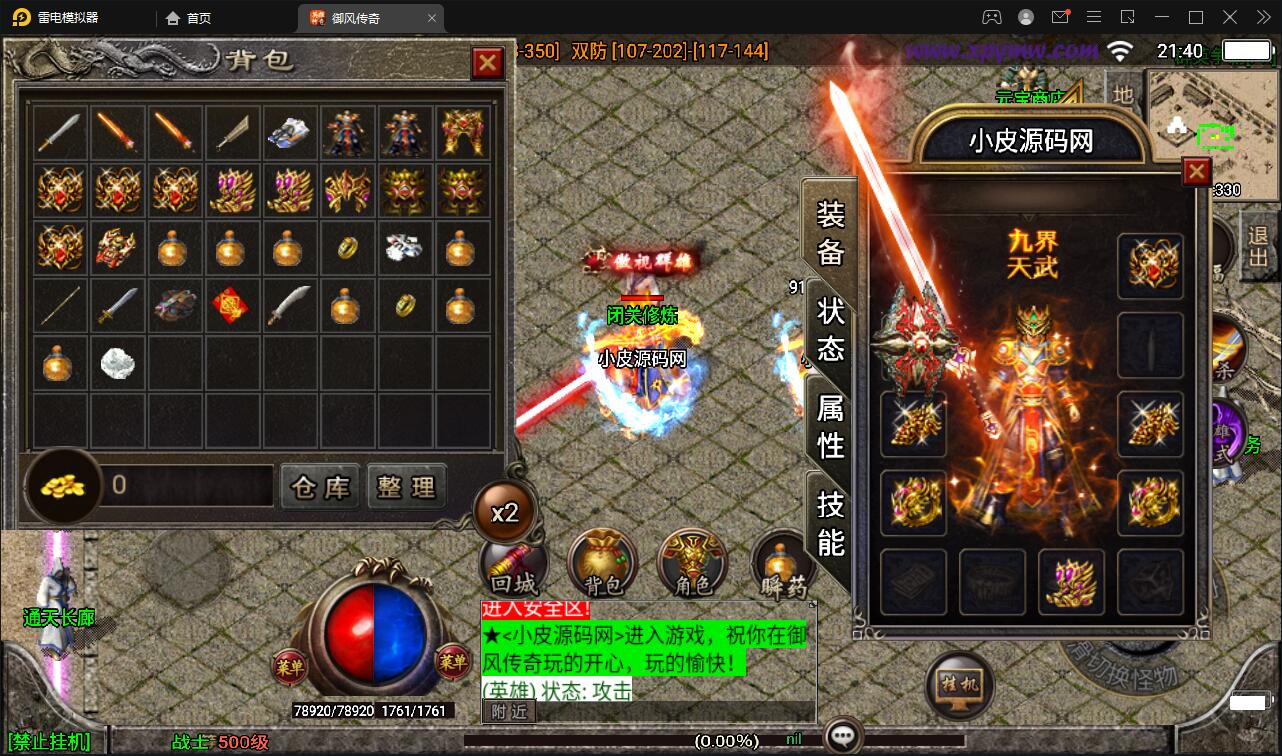Open the 属性 attributes tab

point(830,426)
